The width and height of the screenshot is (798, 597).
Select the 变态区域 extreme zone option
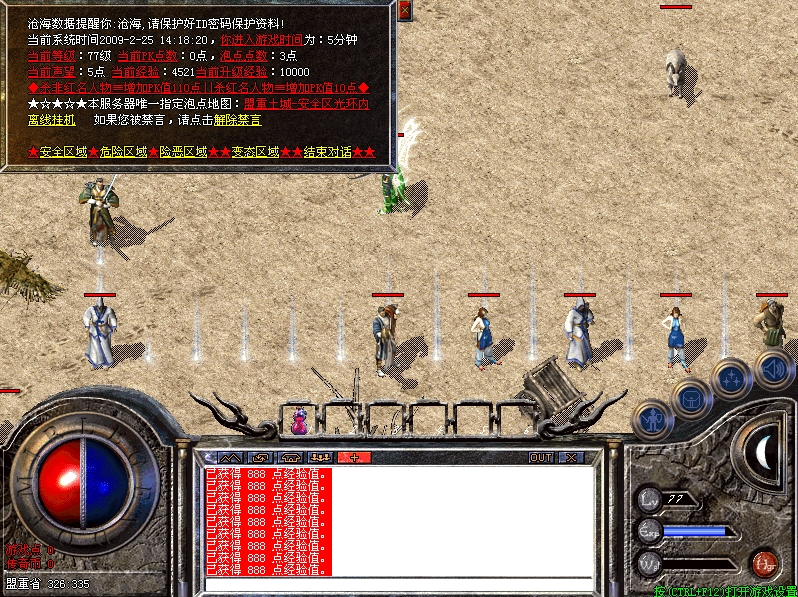[255, 152]
